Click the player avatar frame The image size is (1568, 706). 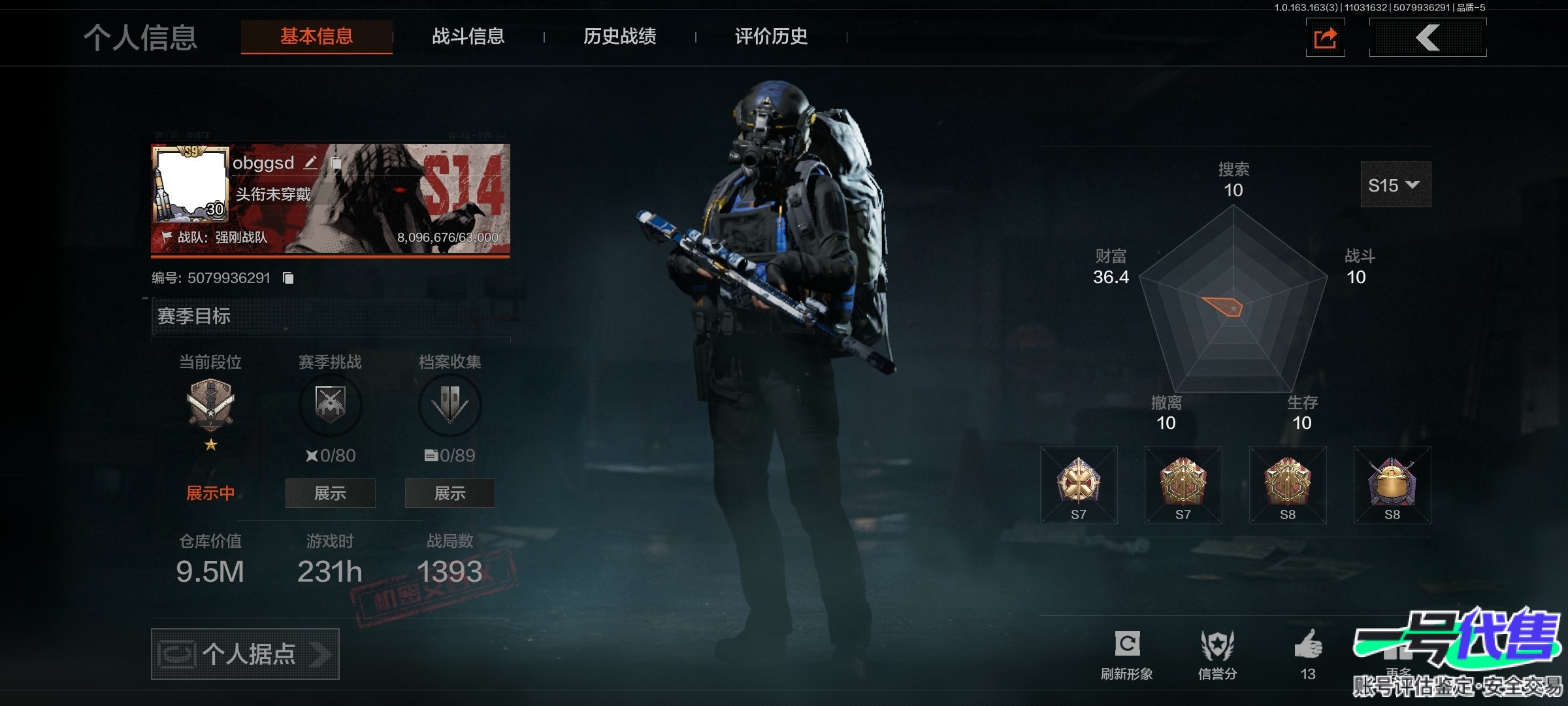click(x=190, y=184)
